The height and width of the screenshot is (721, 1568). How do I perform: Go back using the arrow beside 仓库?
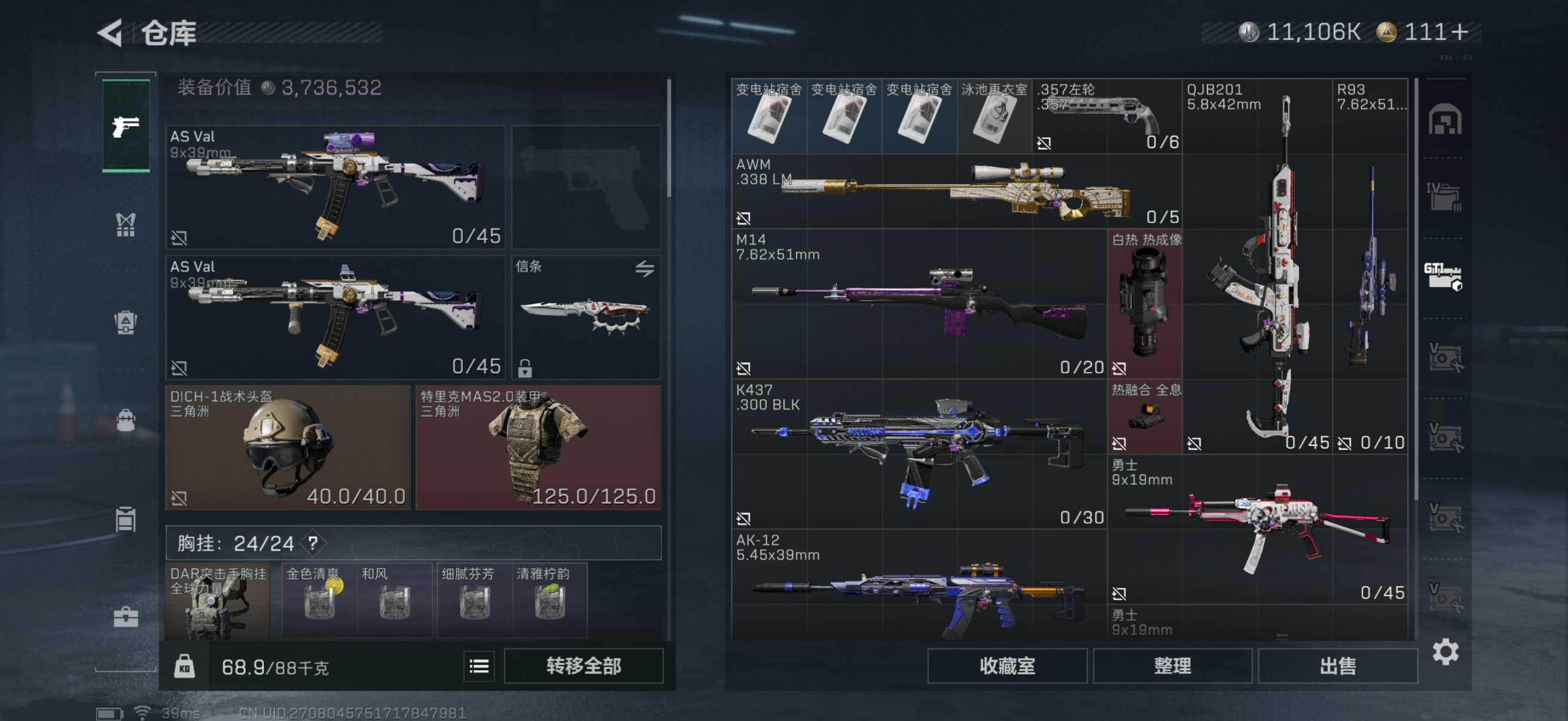click(111, 33)
